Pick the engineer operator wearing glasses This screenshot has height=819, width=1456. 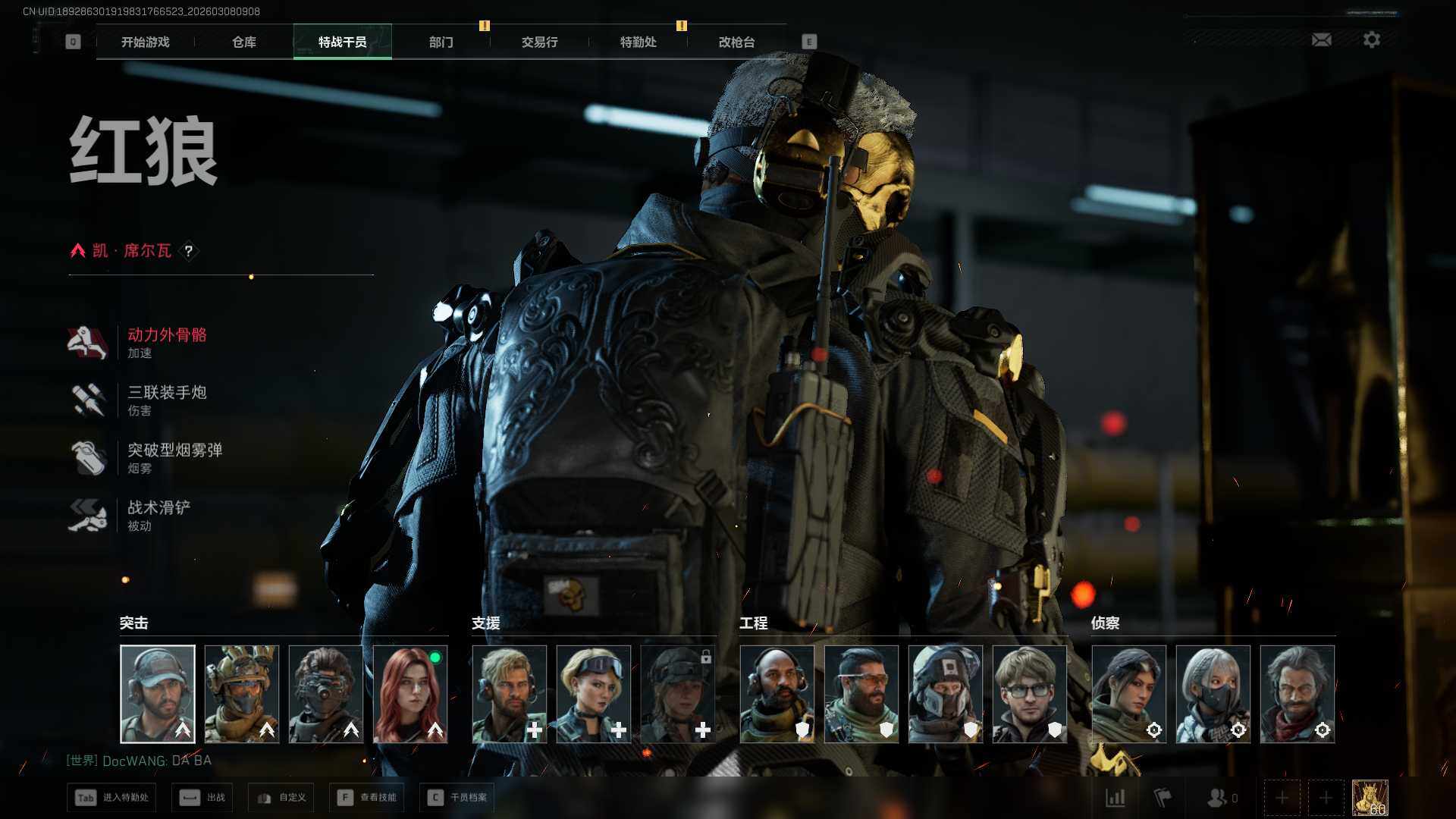pyautogui.click(x=1030, y=694)
